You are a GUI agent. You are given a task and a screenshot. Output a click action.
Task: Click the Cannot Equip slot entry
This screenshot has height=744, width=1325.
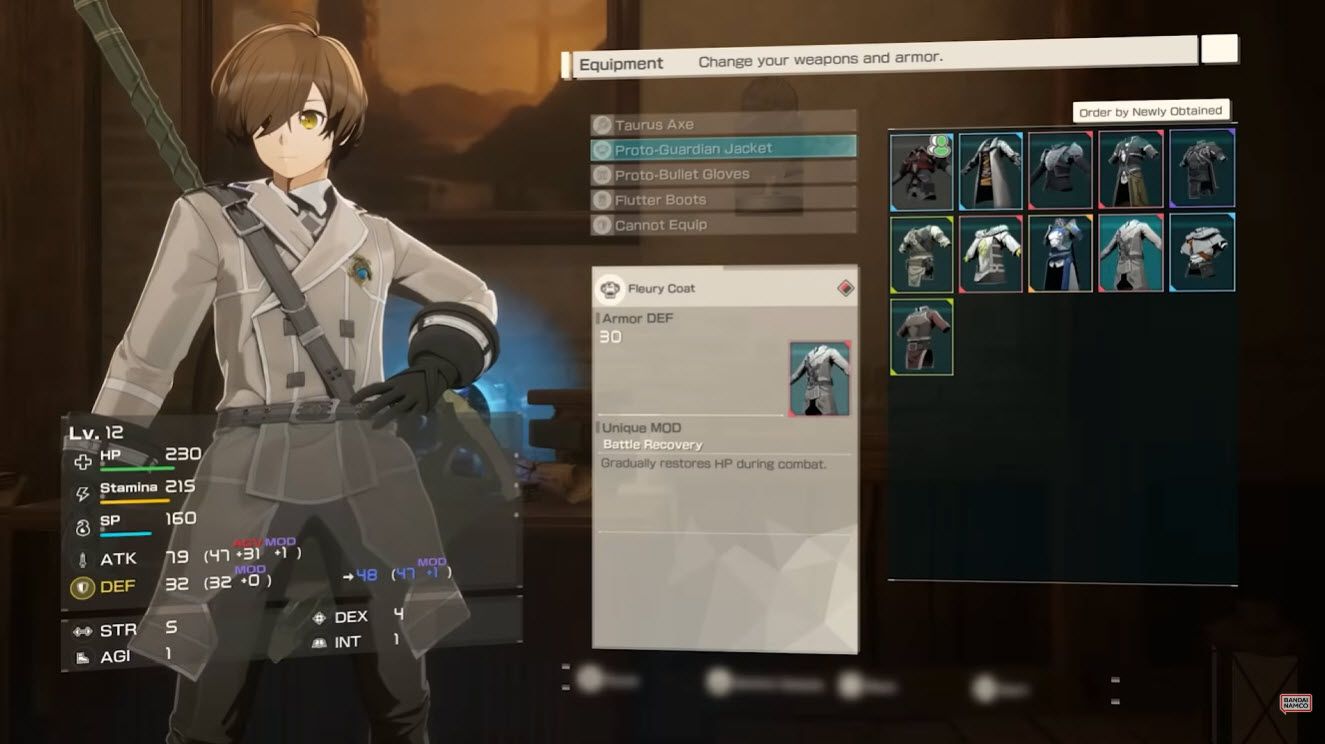[x=722, y=225]
